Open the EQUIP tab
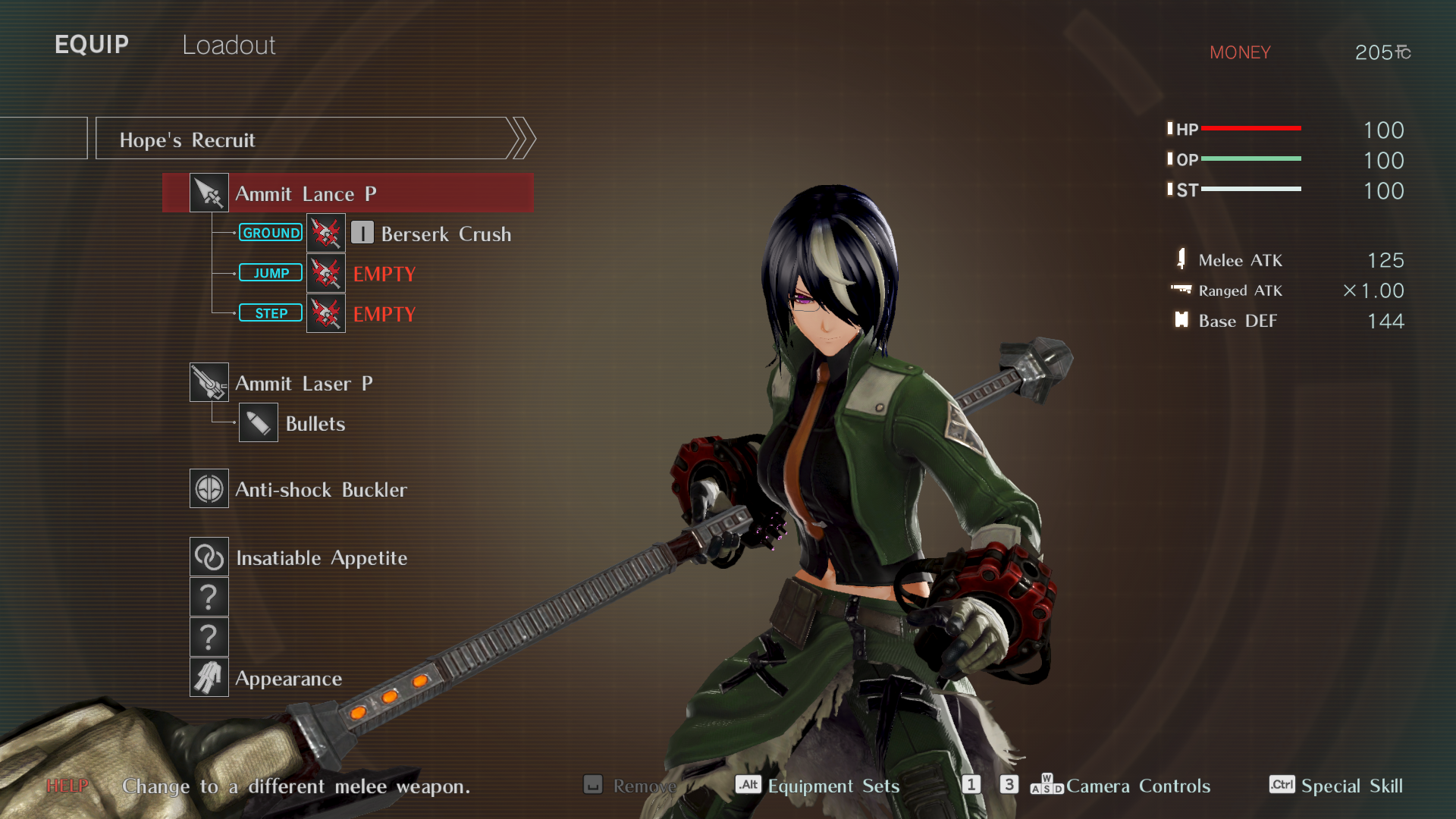The height and width of the screenshot is (819, 1456). [92, 45]
